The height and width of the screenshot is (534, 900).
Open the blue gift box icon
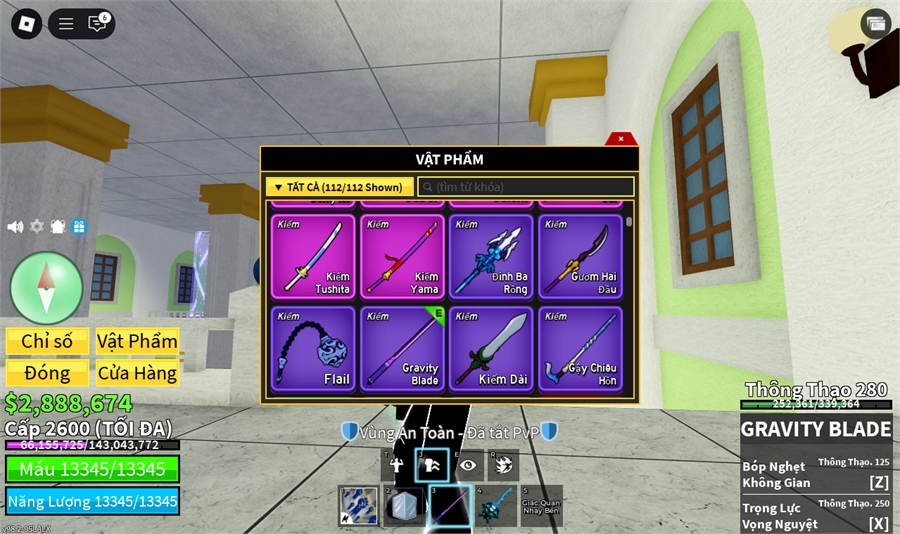click(79, 227)
